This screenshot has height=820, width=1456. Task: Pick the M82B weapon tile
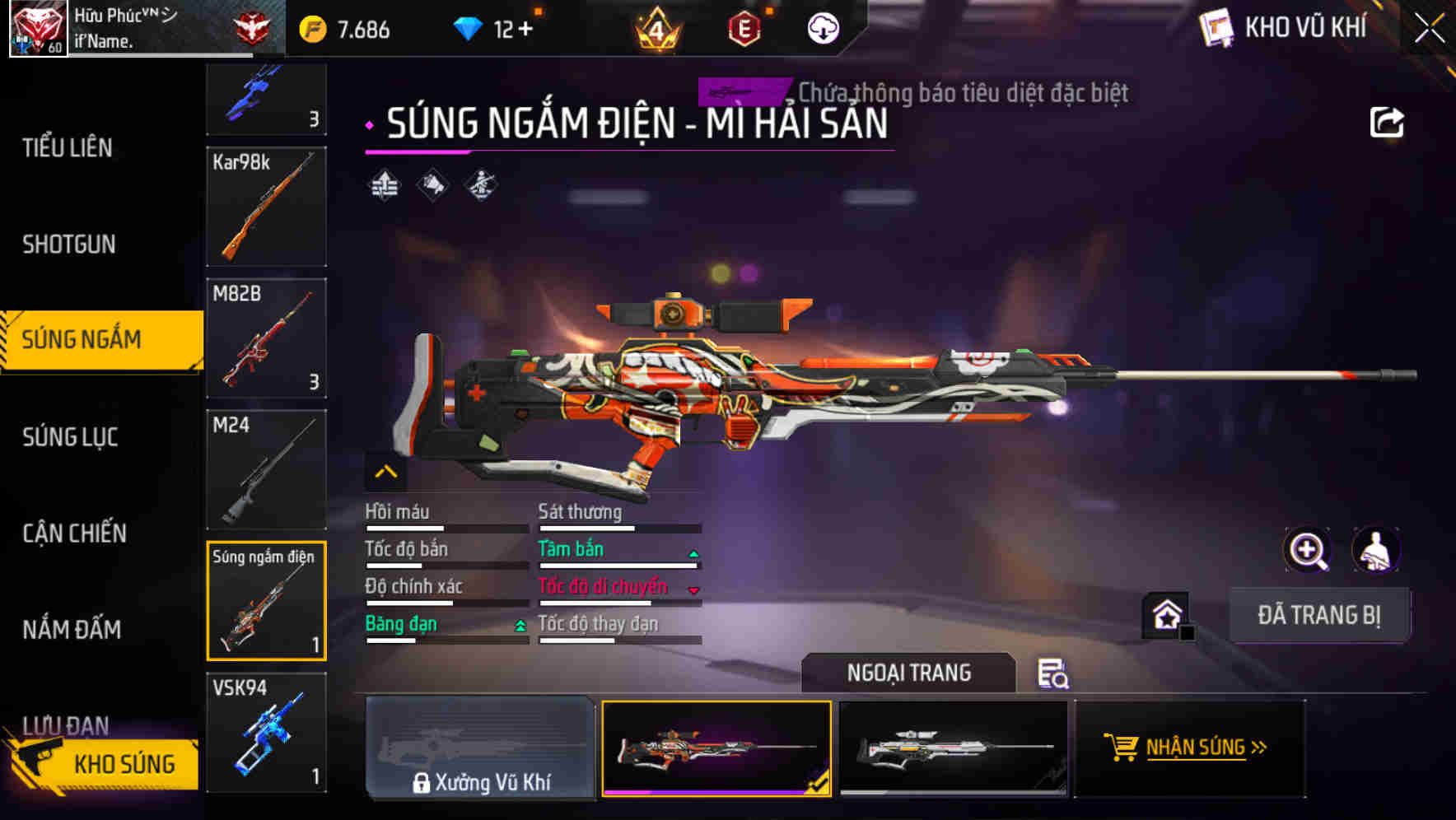coord(266,338)
